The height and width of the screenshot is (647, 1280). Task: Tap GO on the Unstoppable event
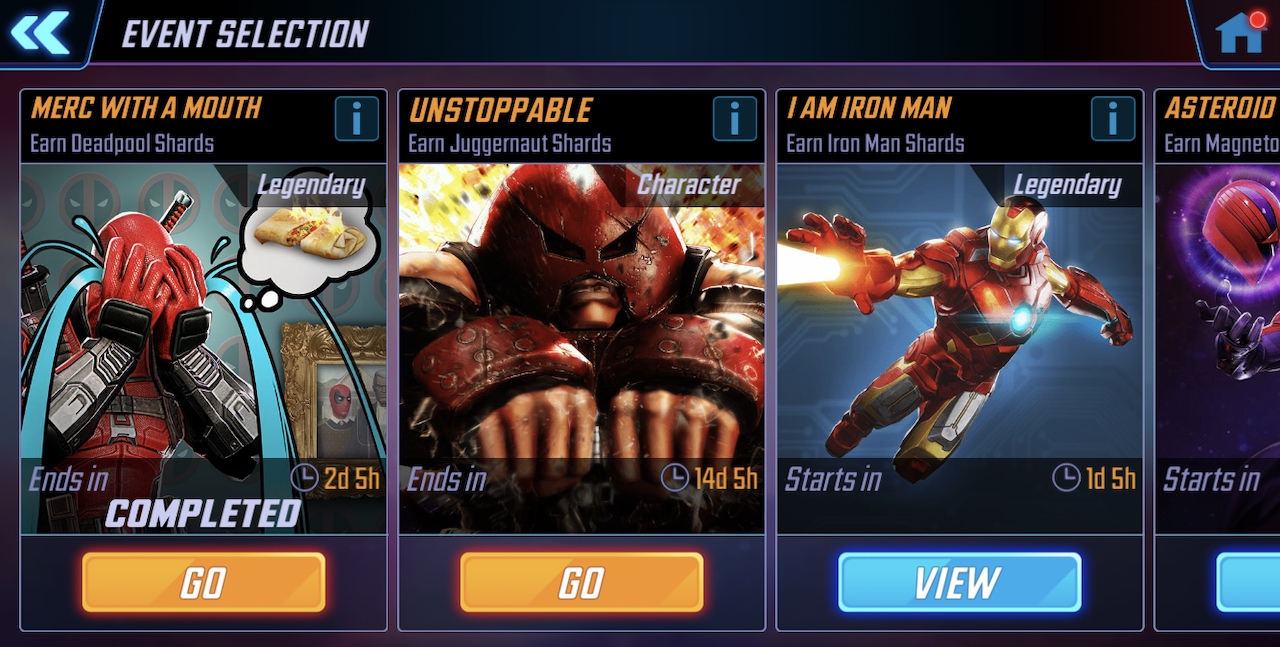[x=582, y=582]
